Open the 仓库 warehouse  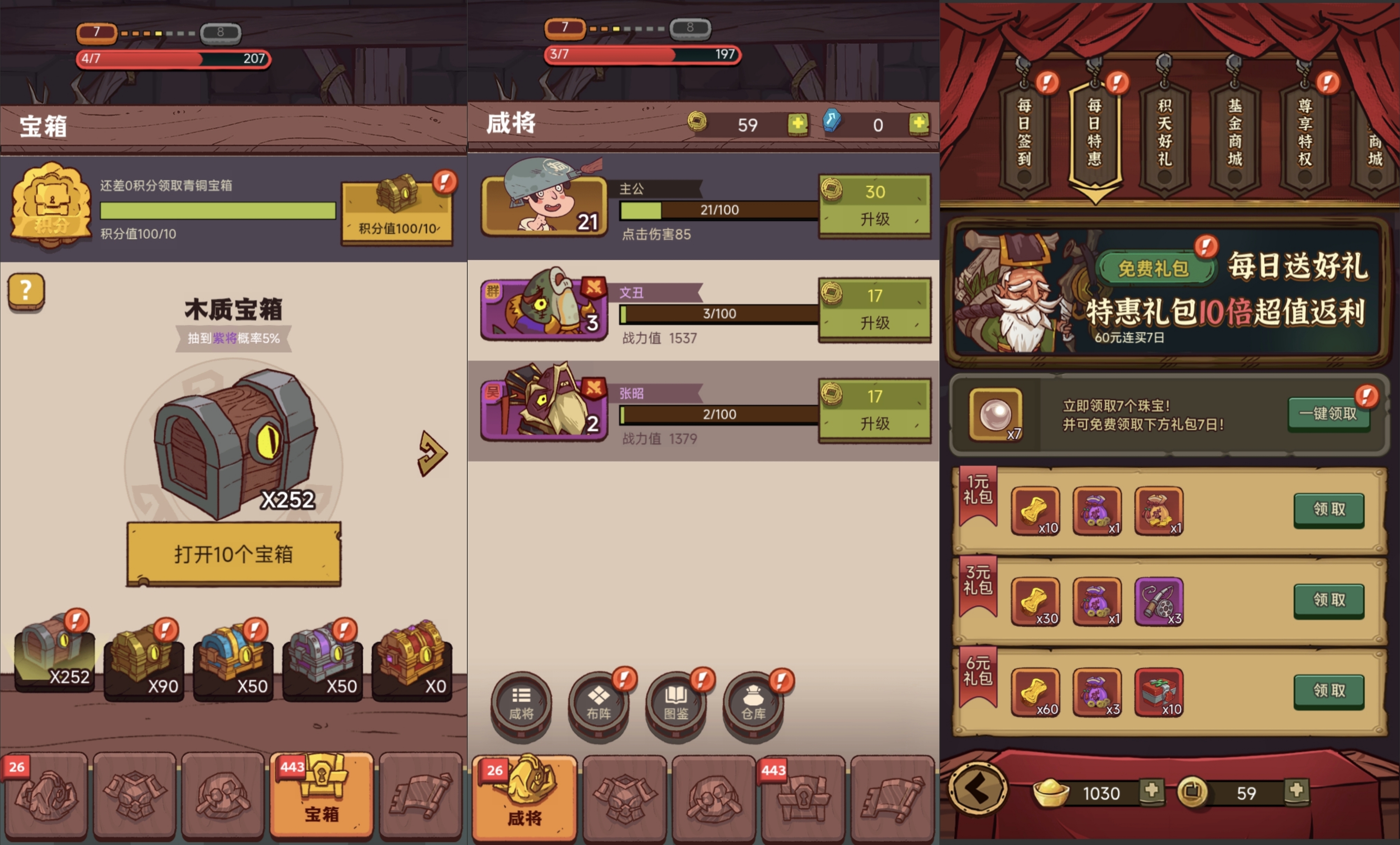click(x=753, y=704)
